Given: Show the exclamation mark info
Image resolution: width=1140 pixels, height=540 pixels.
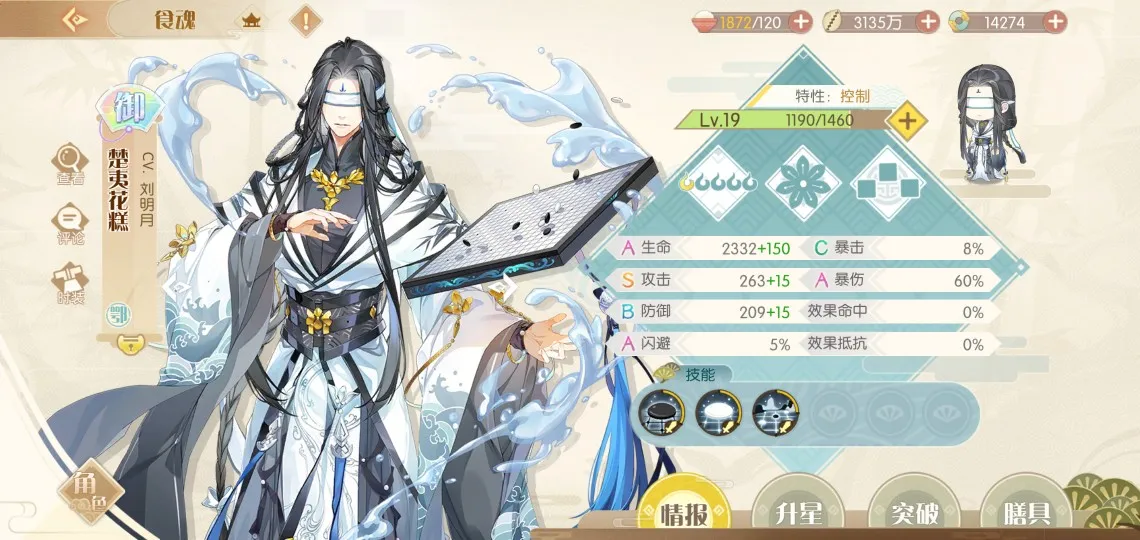Looking at the screenshot, I should point(305,20).
